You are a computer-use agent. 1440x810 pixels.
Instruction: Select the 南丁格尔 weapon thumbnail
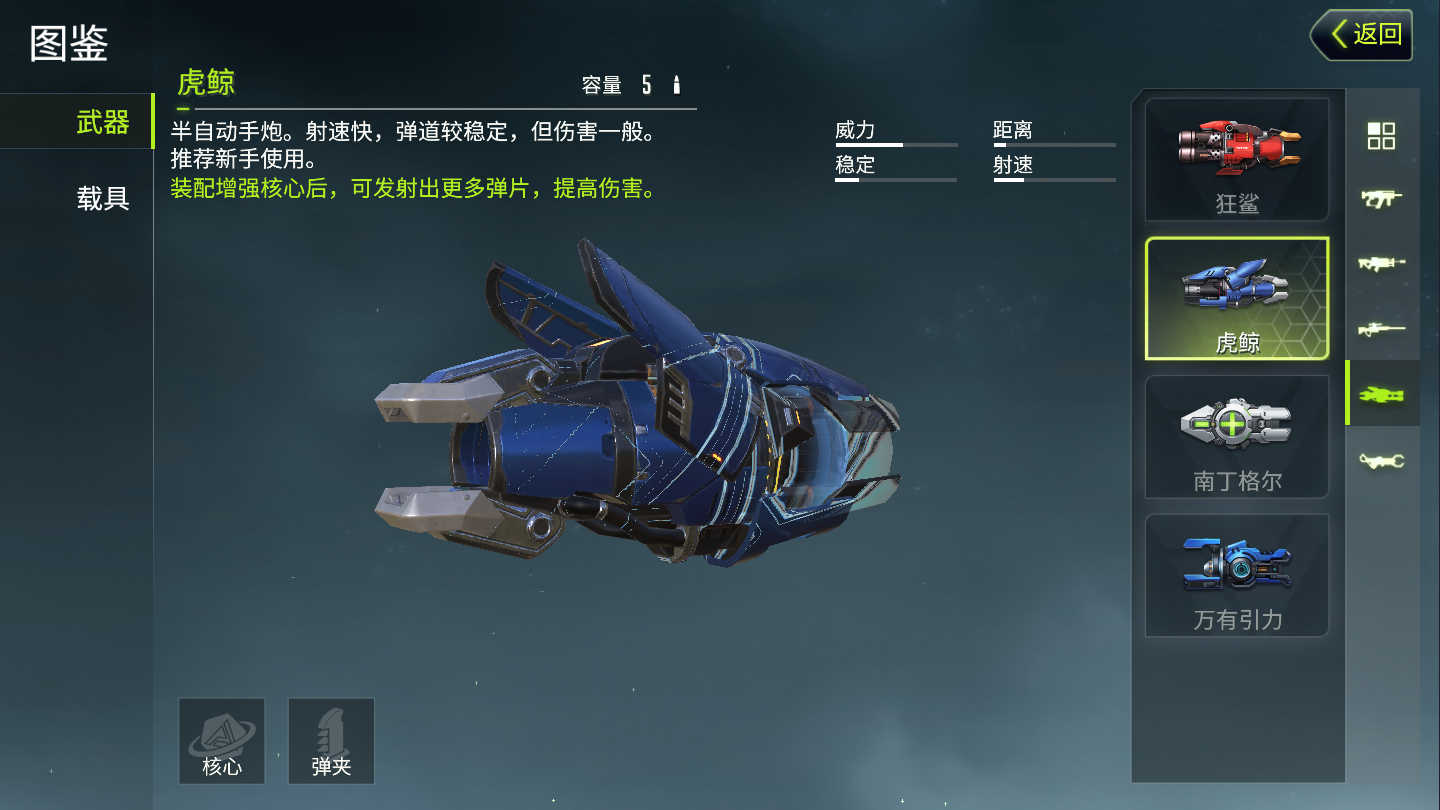click(x=1237, y=436)
